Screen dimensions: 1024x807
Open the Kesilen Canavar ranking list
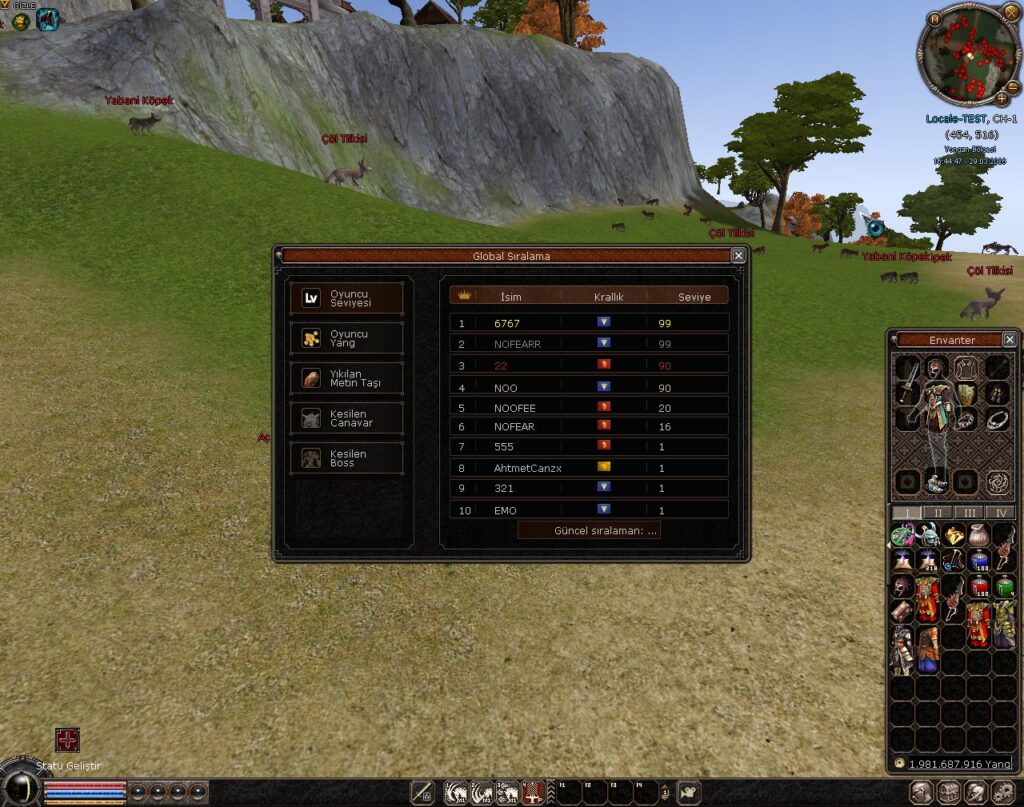coord(346,418)
